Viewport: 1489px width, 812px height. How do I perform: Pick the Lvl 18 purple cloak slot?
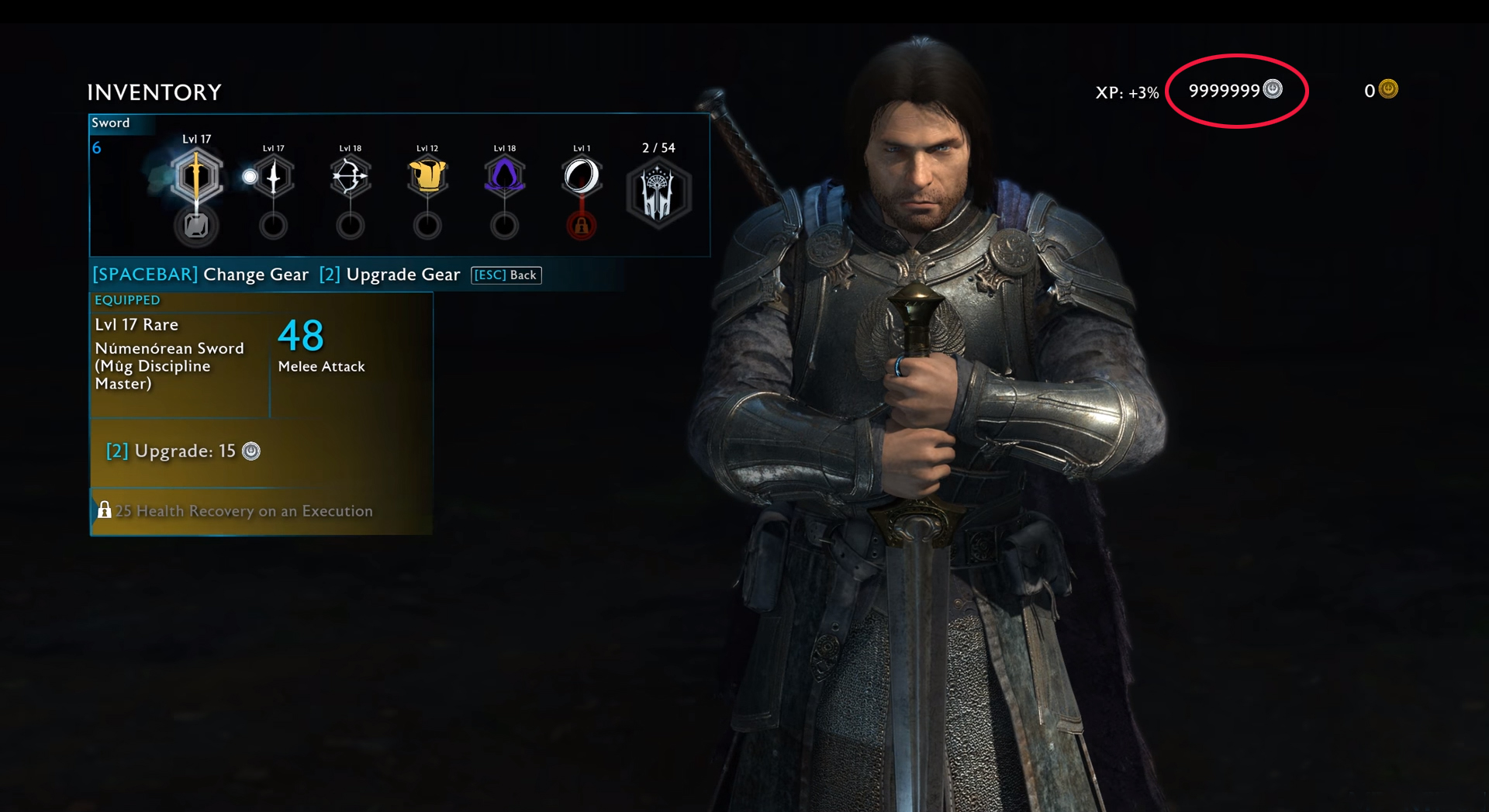point(504,176)
